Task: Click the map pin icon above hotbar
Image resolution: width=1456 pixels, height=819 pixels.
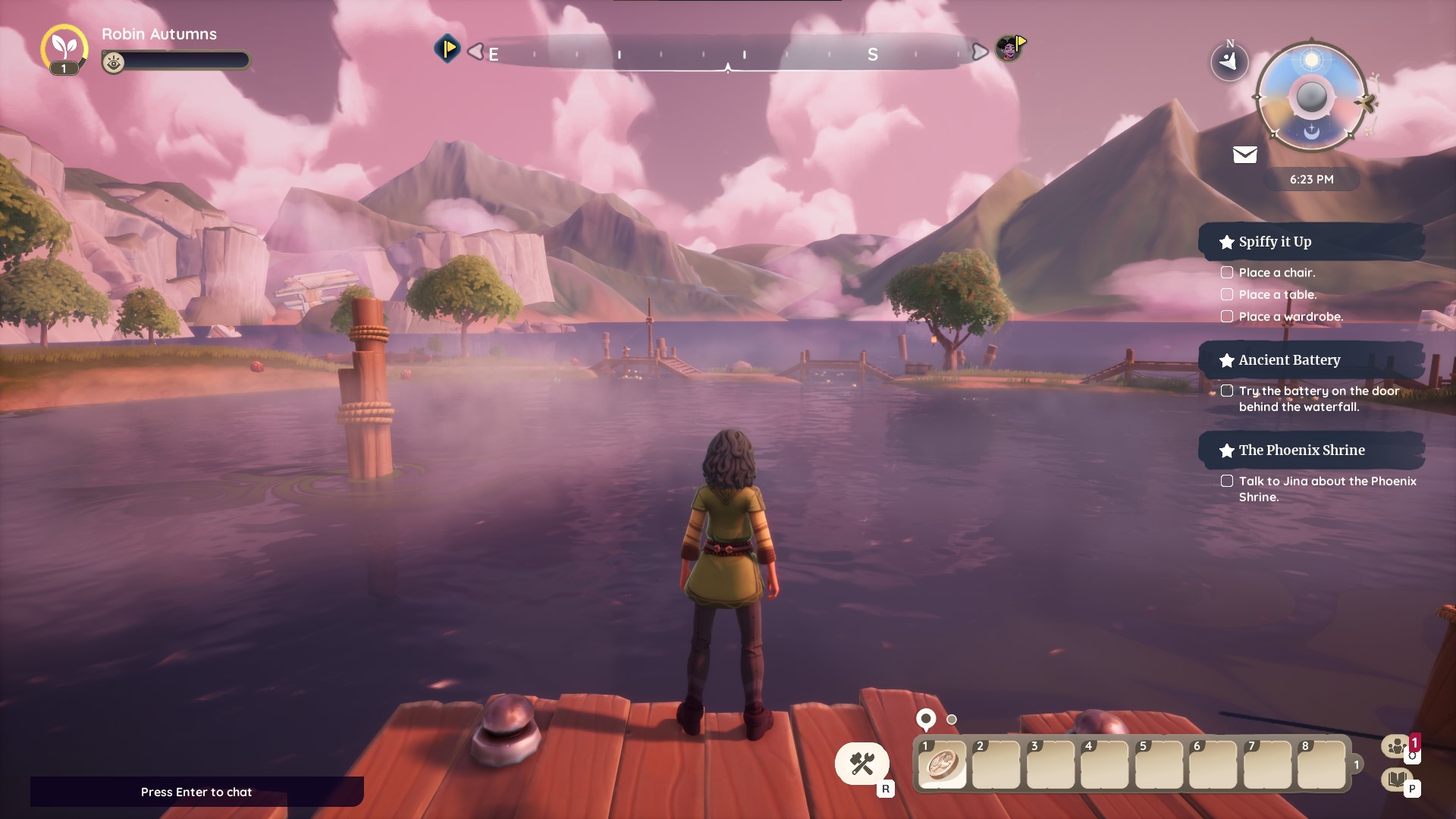Action: coord(926,718)
